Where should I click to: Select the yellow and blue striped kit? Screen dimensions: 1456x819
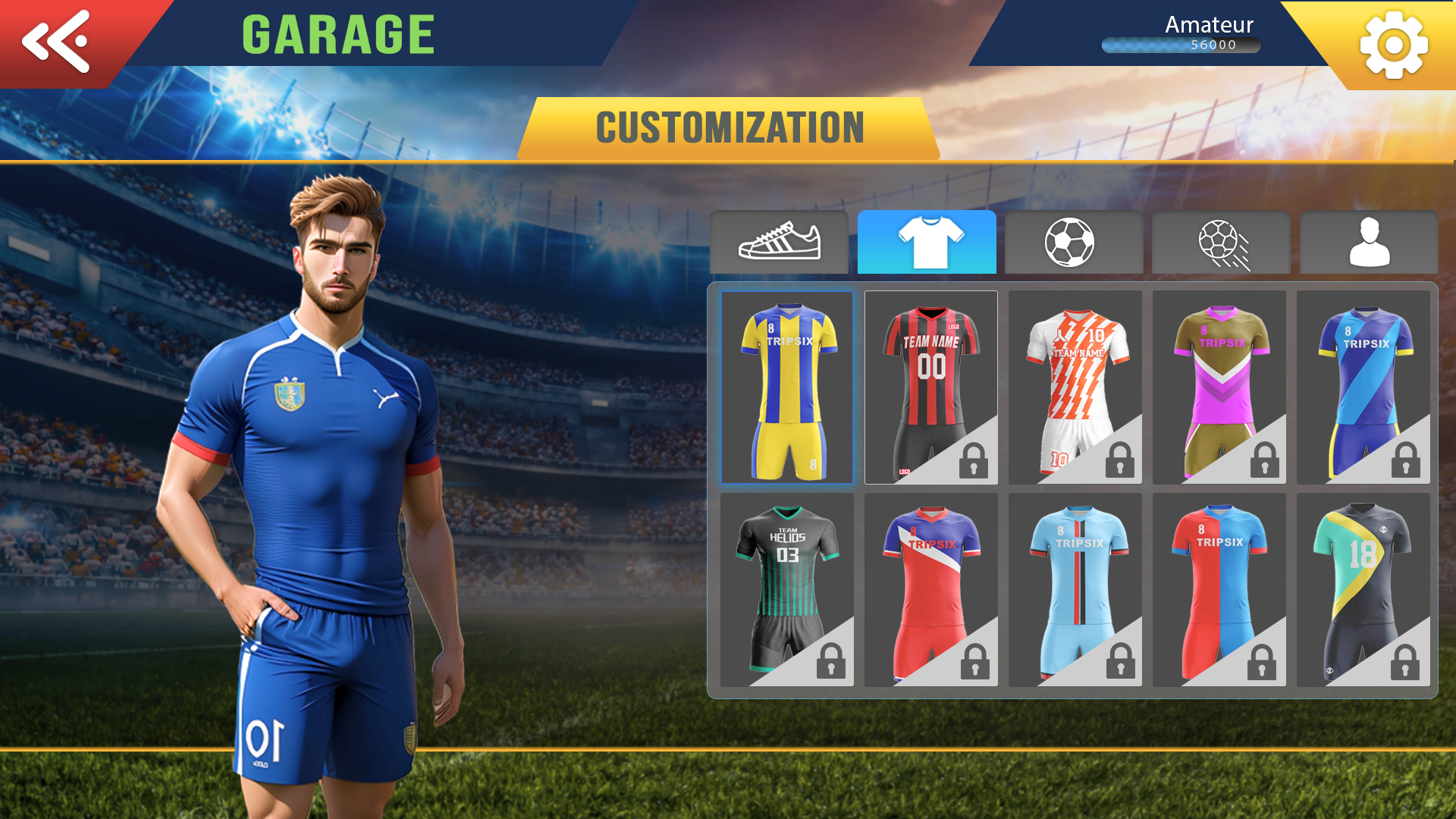[787, 388]
